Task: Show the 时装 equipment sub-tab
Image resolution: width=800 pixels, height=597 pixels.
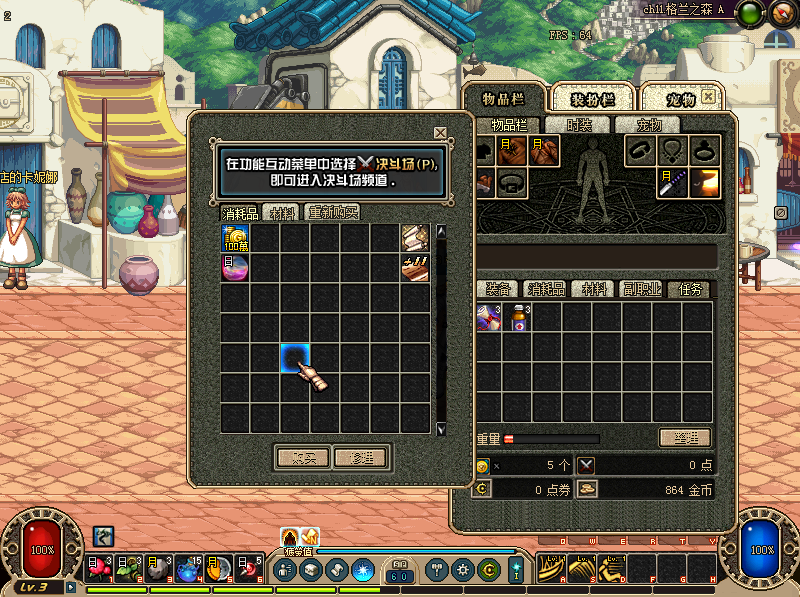Action: pyautogui.click(x=579, y=125)
